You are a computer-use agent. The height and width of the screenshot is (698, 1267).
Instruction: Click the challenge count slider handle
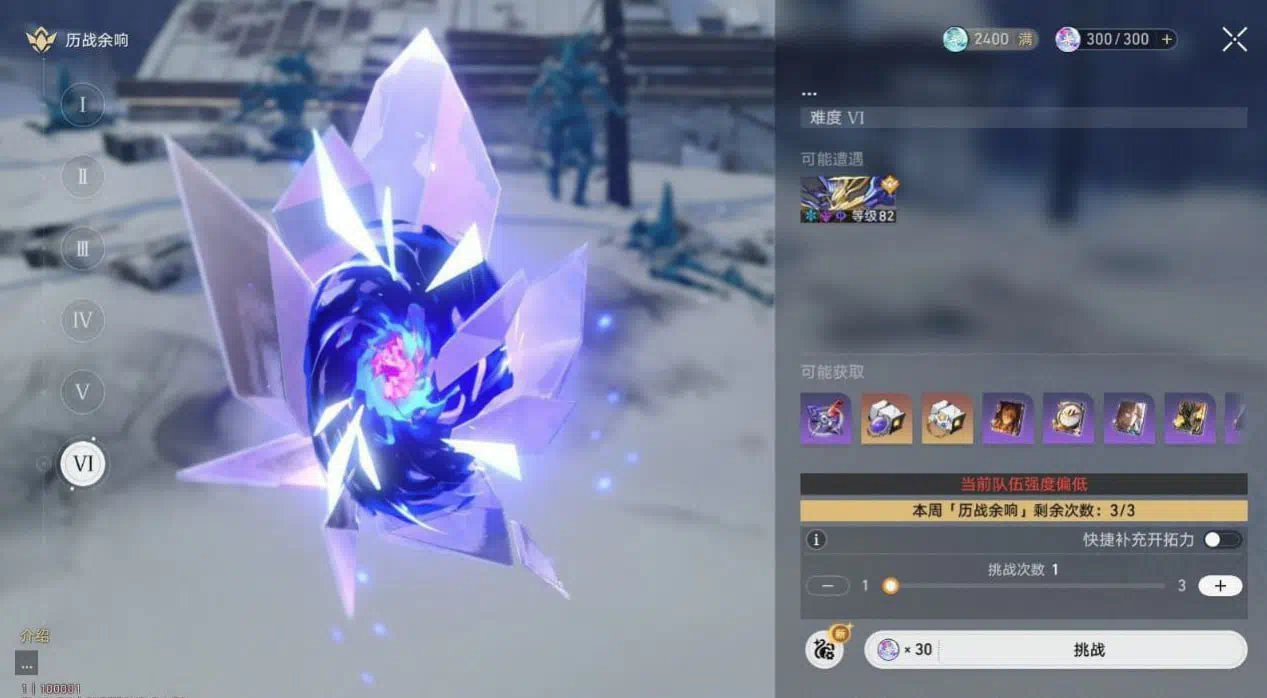click(890, 586)
